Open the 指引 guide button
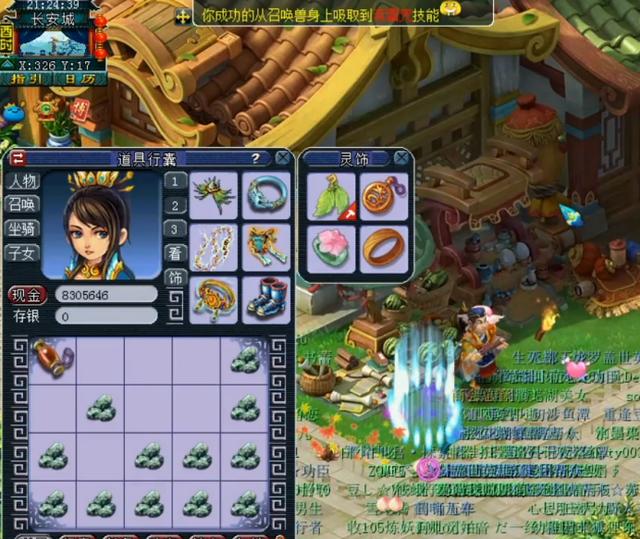 click(25, 78)
